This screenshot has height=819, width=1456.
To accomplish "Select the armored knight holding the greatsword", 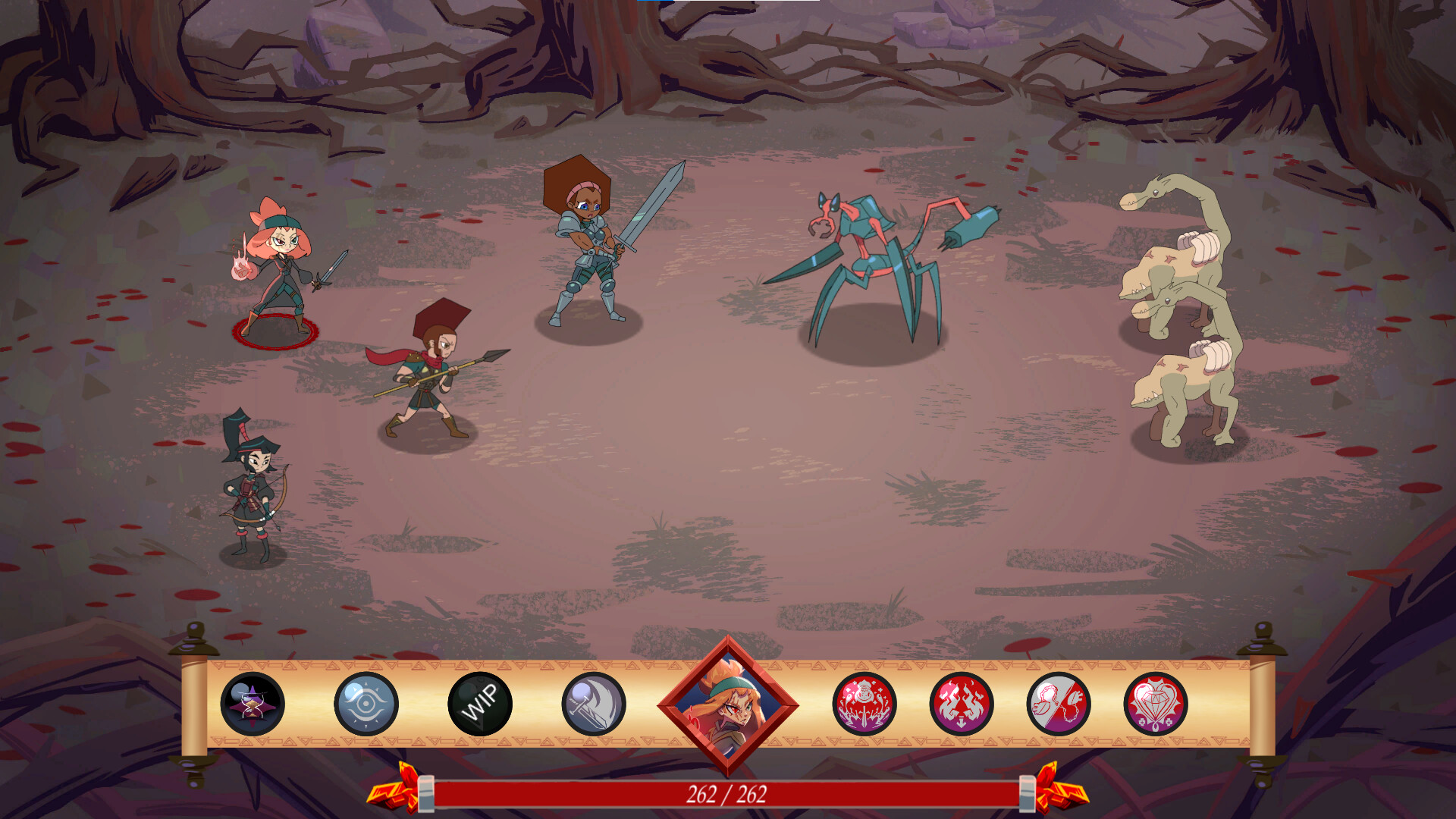I will tap(591, 250).
